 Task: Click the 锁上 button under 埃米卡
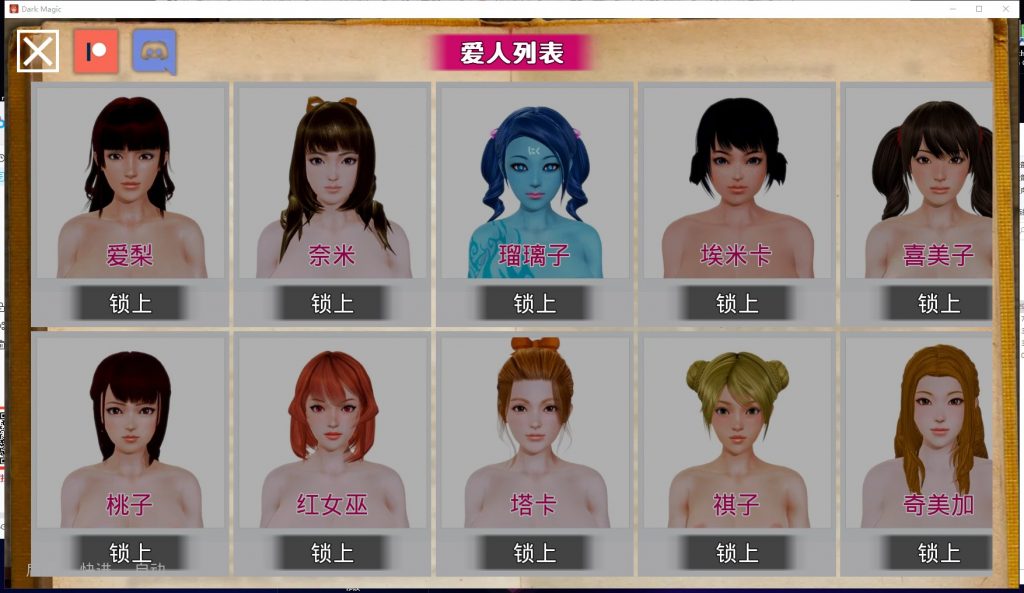(x=736, y=303)
